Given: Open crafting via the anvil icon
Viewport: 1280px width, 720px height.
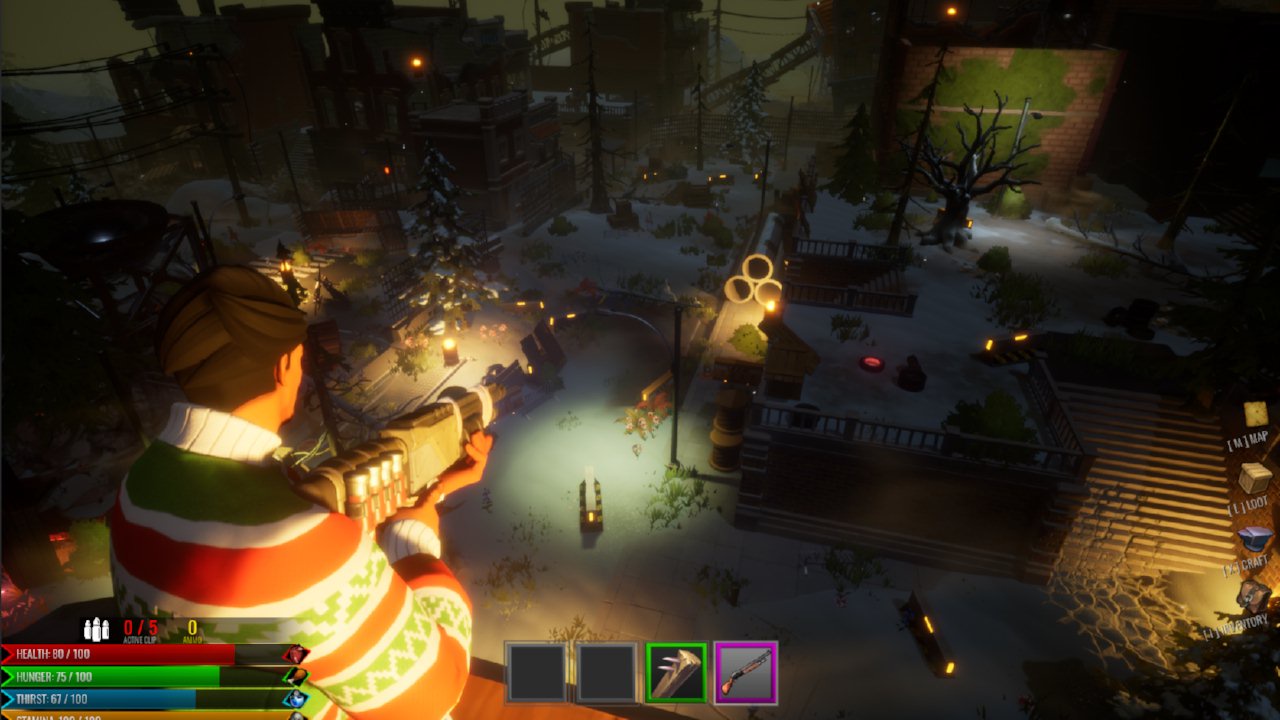Looking at the screenshot, I should coord(1254,540).
